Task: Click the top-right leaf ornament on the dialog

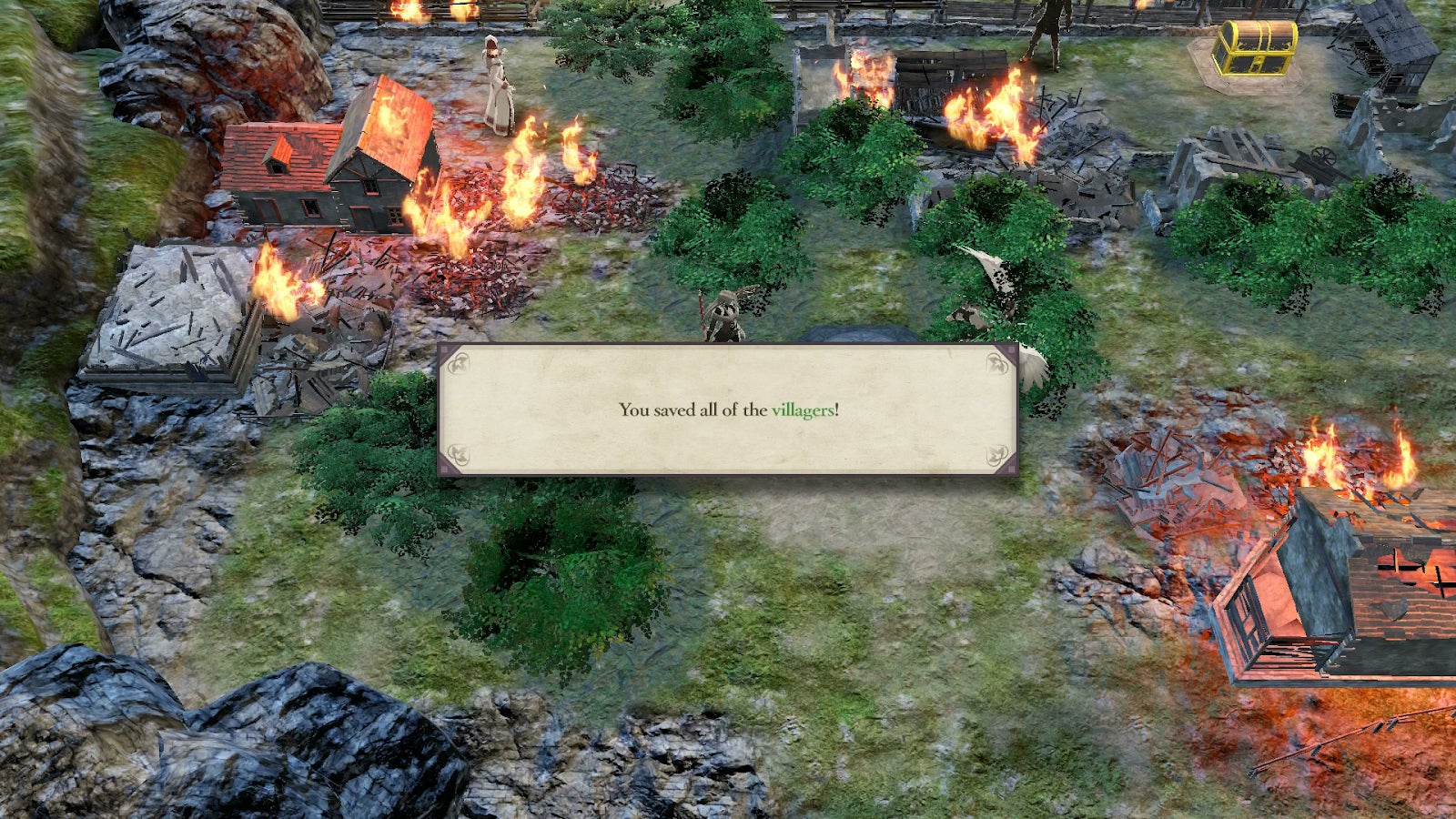Action: tap(998, 362)
